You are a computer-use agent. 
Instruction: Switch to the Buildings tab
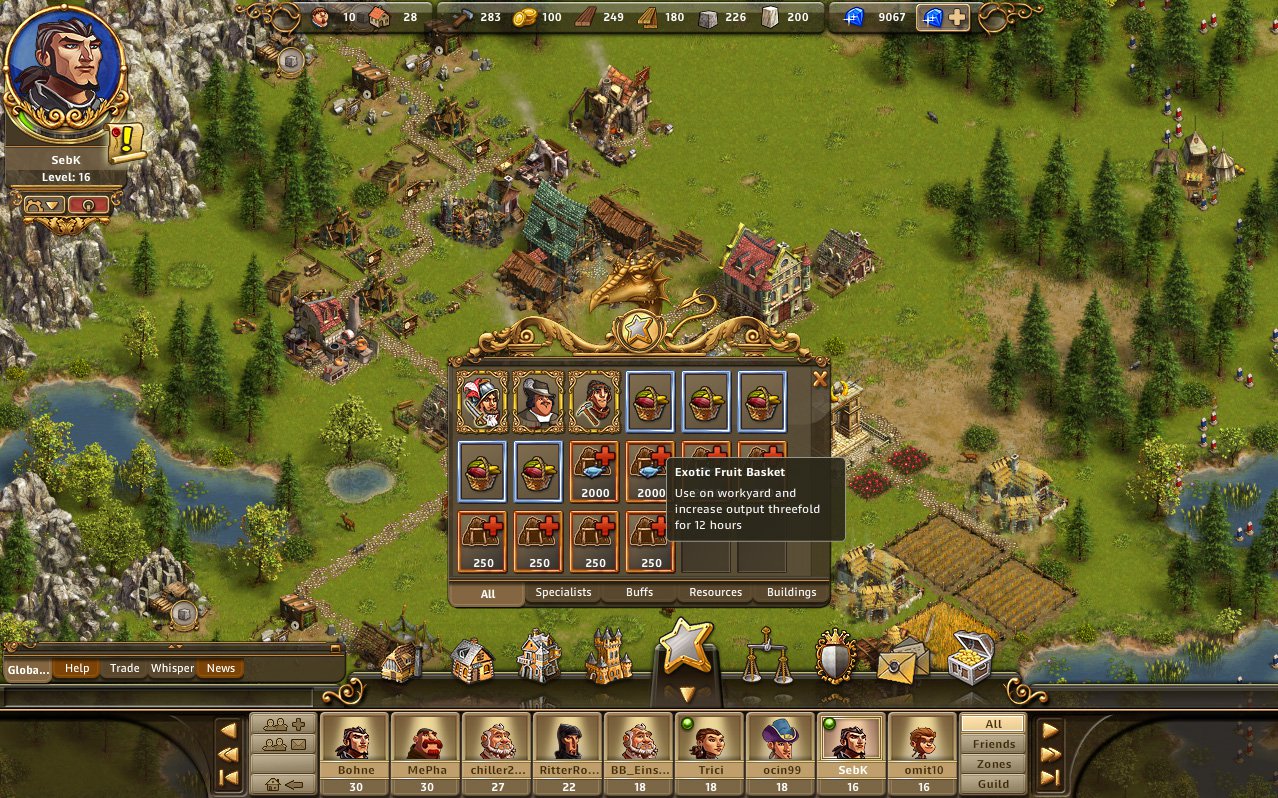pyautogui.click(x=791, y=592)
